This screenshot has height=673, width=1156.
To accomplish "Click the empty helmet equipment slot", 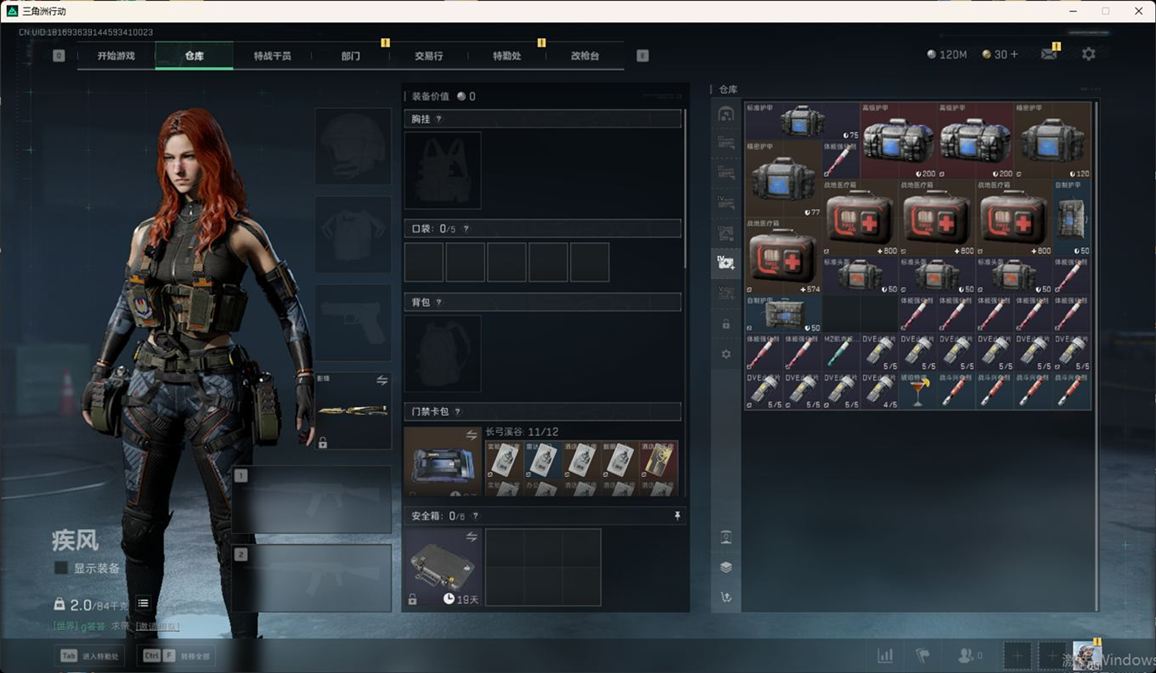I will tap(353, 146).
